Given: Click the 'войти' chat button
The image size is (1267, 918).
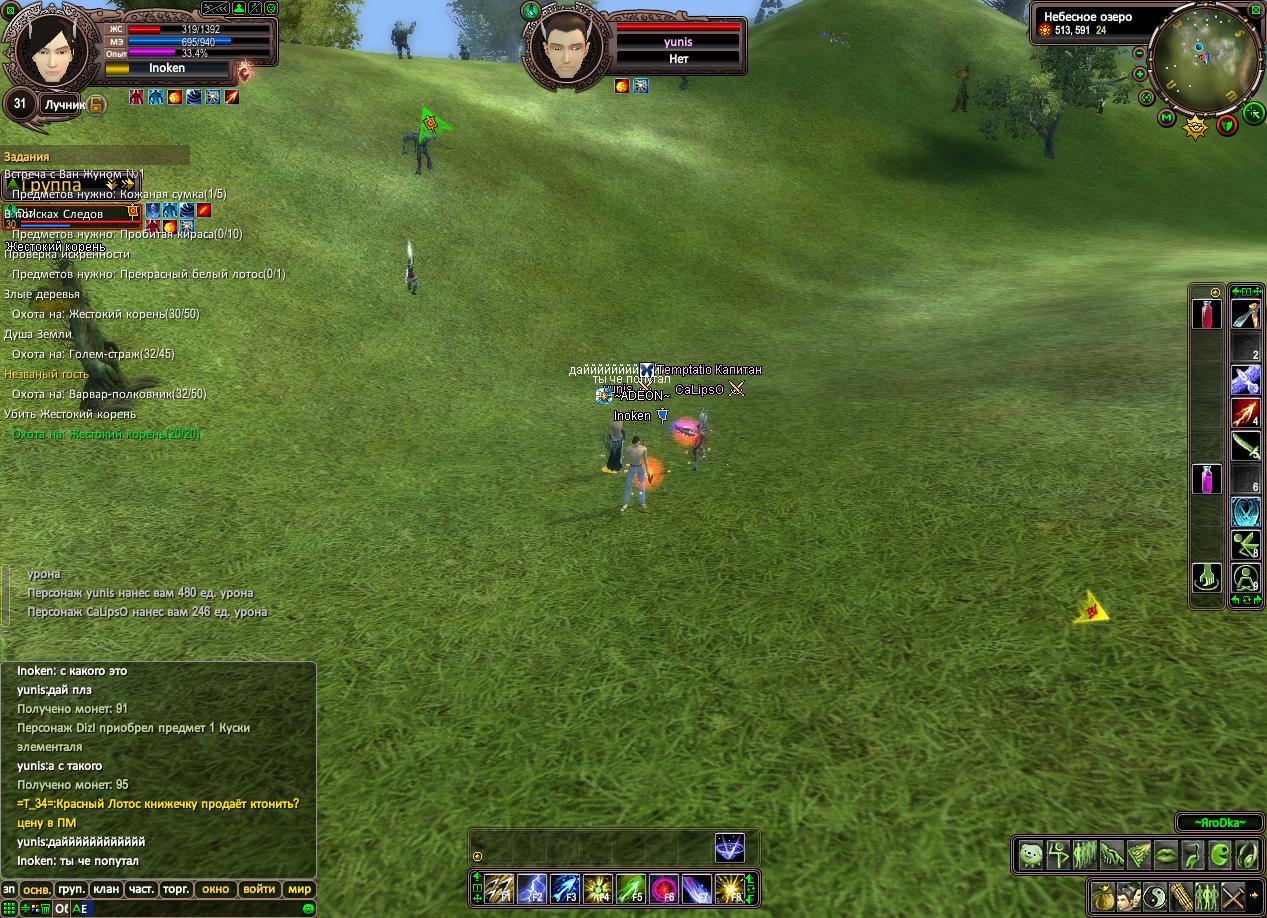Looking at the screenshot, I should click(259, 889).
